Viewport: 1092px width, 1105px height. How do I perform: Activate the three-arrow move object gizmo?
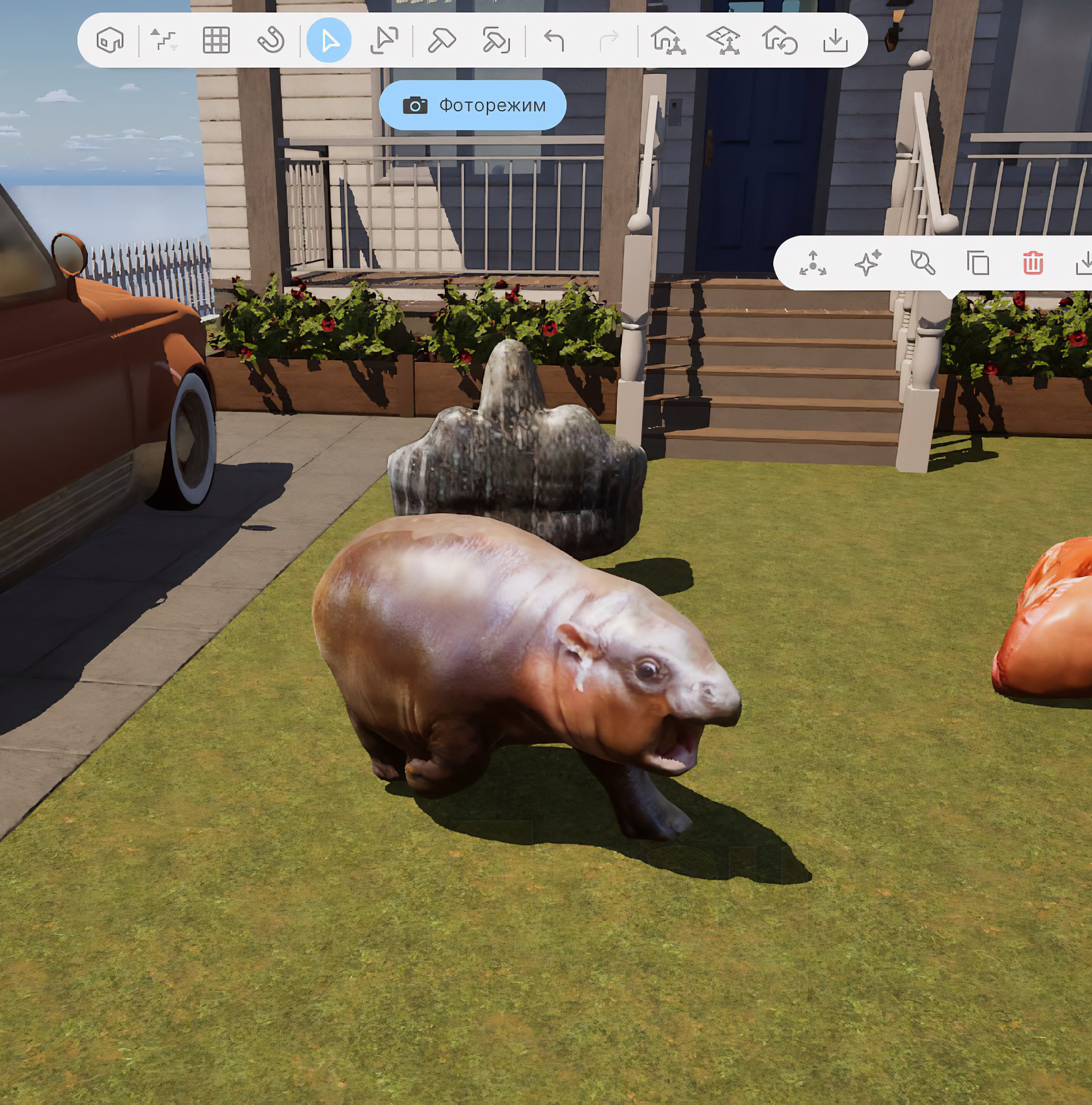click(x=812, y=264)
